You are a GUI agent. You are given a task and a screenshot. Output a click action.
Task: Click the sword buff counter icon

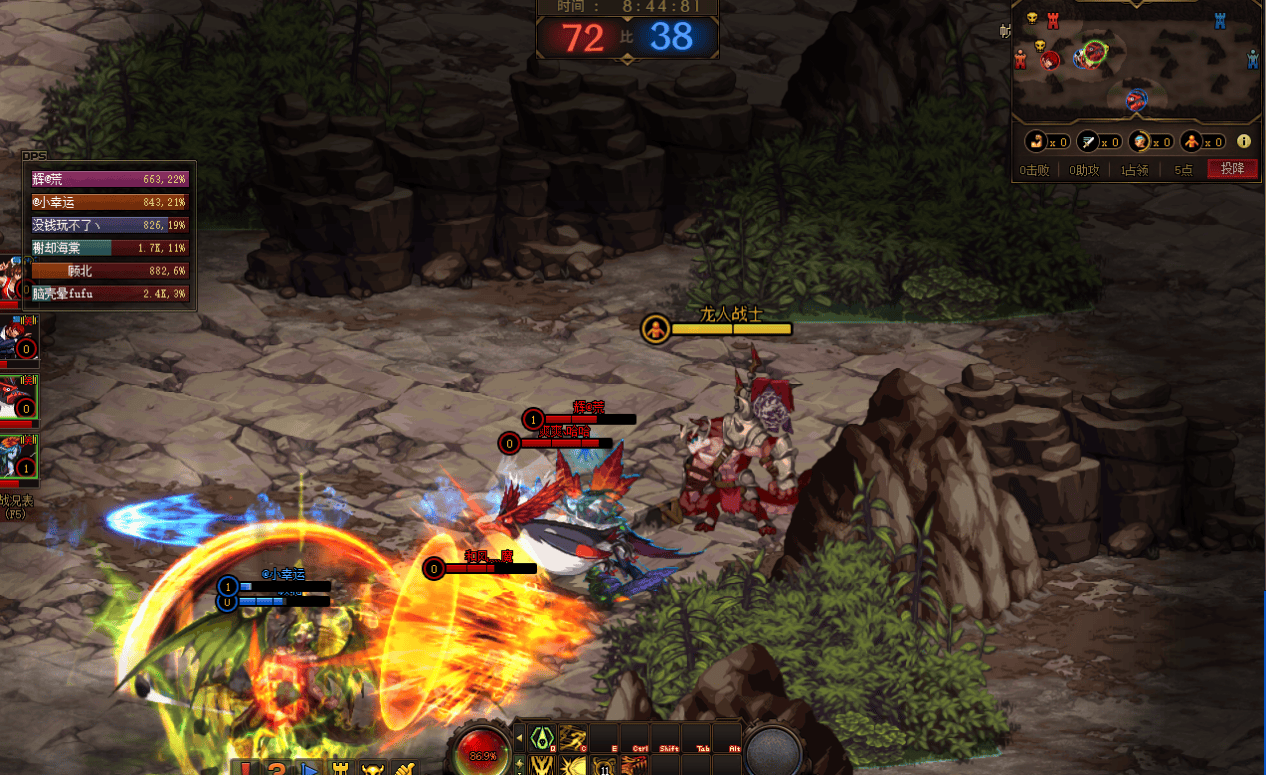(x=1087, y=142)
